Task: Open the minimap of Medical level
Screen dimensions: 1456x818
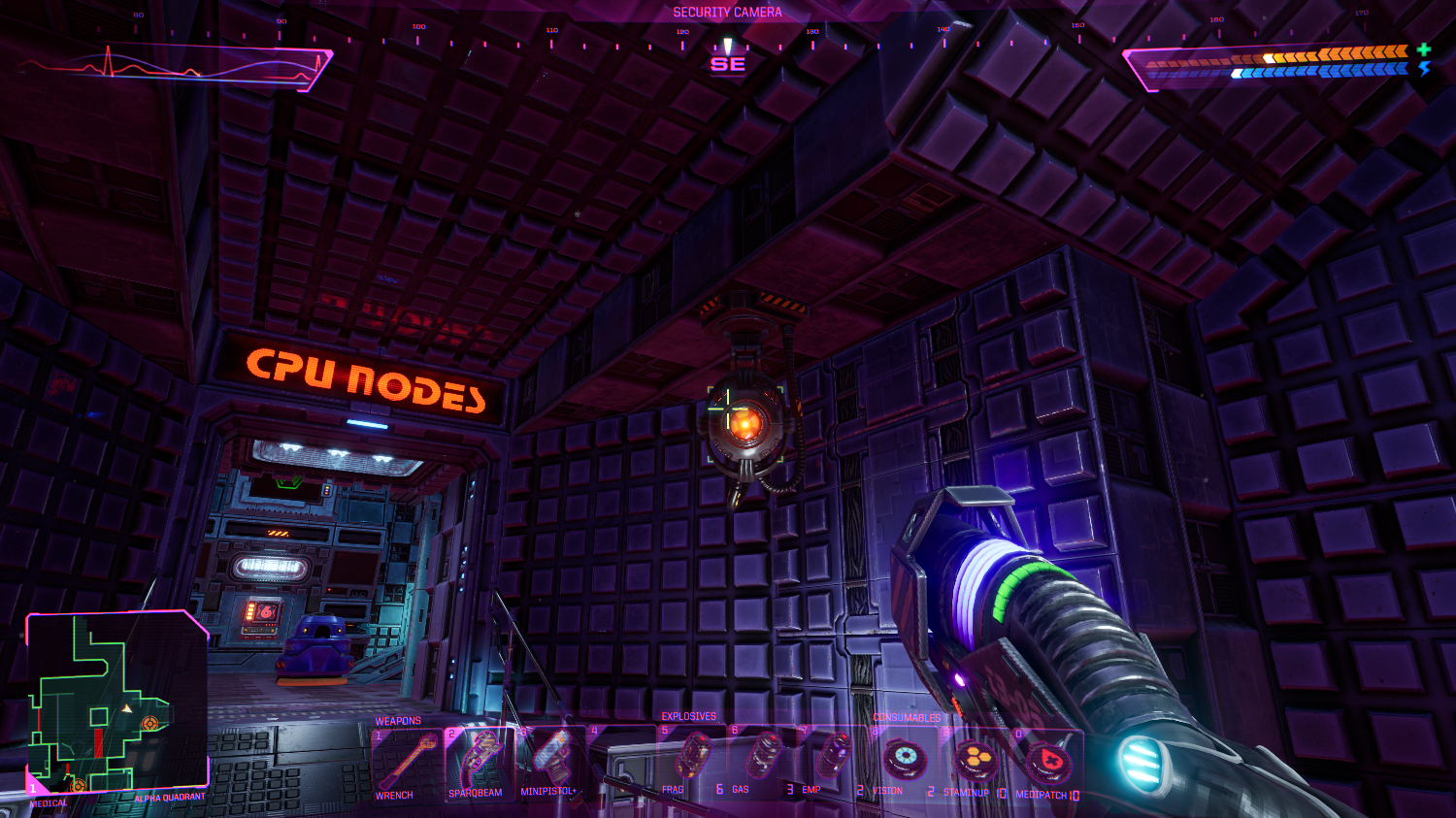Action: (x=116, y=703)
